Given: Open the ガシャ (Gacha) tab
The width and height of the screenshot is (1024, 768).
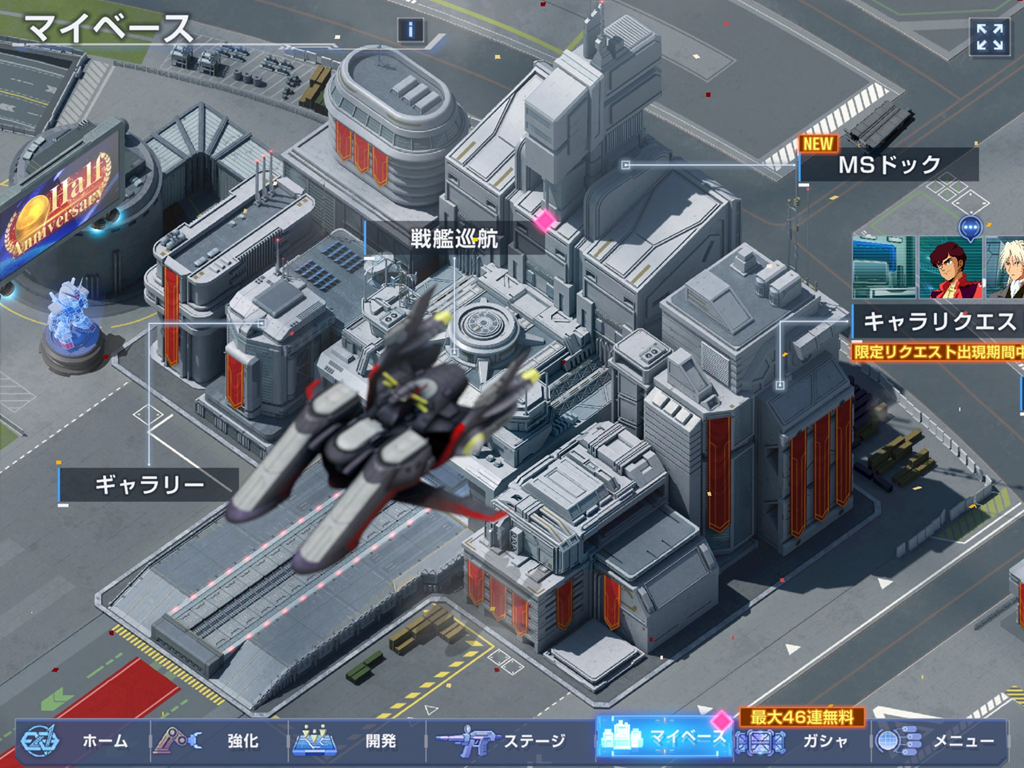Looking at the screenshot, I should [800, 741].
